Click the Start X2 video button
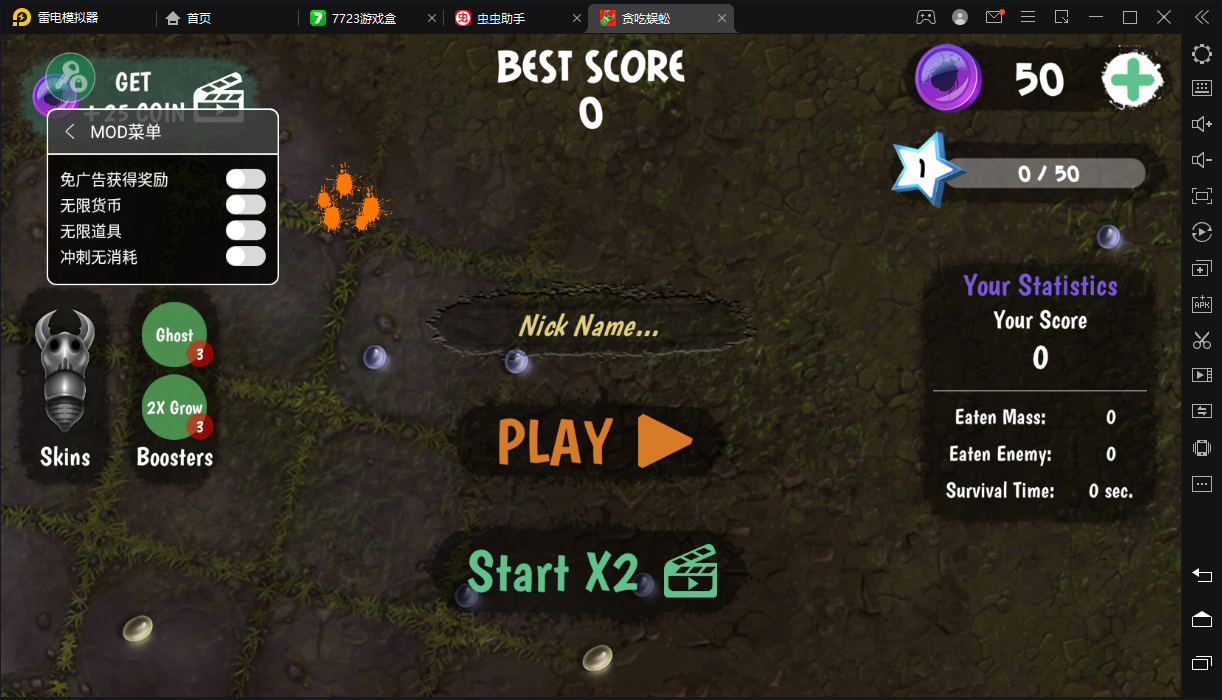1222x700 pixels. 592,572
